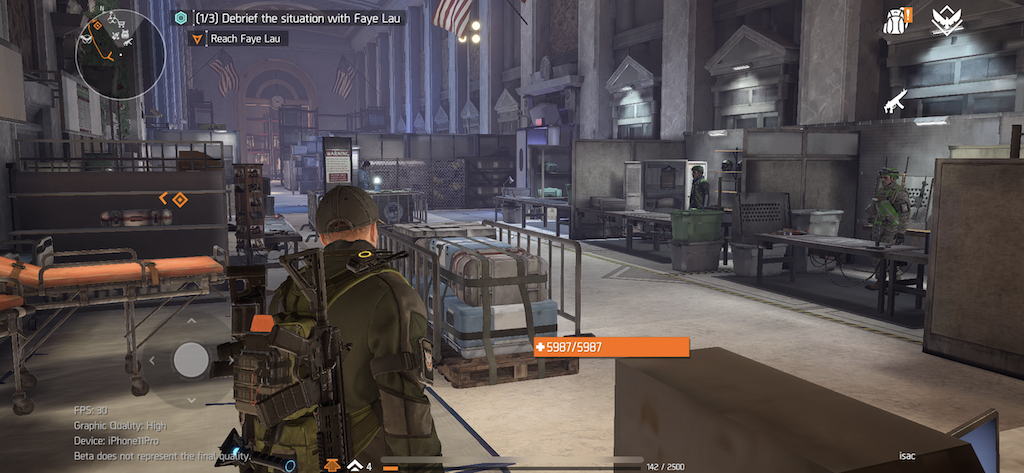Tap the Reach Faye Lau sub-objective
Screen dimensions: 1024x473
tap(243, 39)
